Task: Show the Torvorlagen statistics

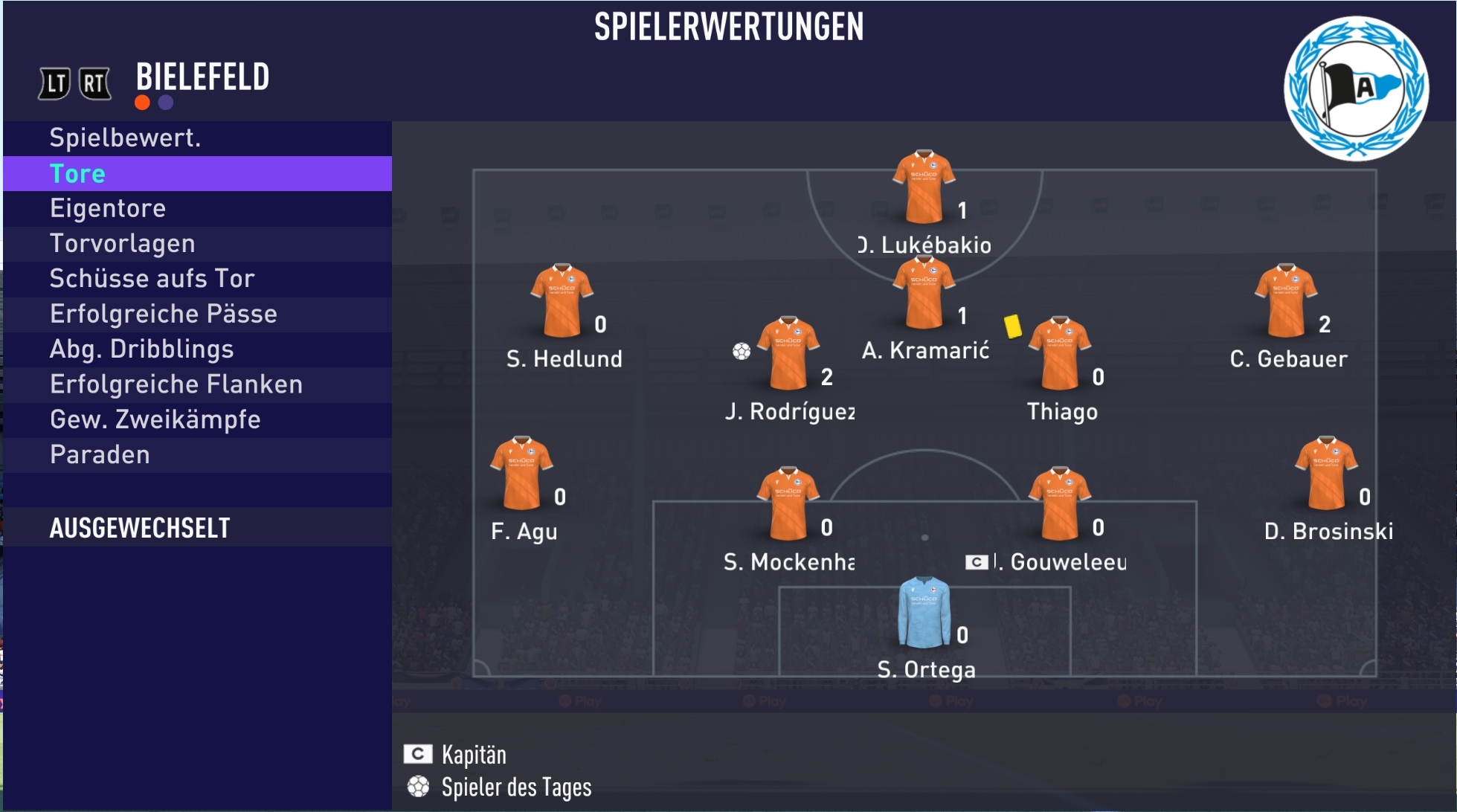Action: 197,244
